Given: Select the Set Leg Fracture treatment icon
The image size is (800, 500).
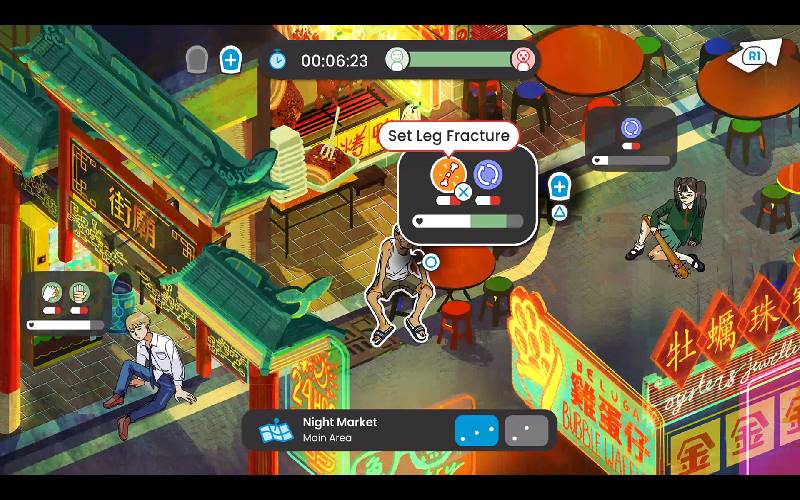Looking at the screenshot, I should tap(447, 174).
